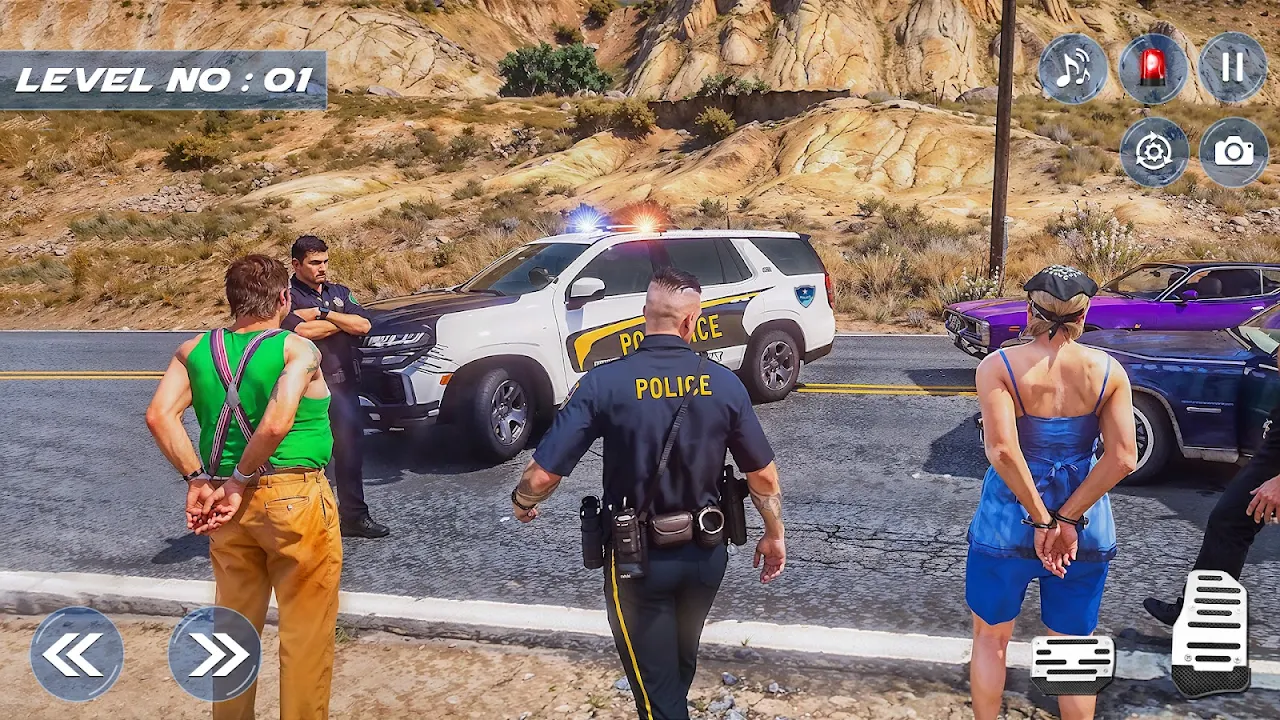Hit the brake pedal
The height and width of the screenshot is (720, 1280).
click(x=1072, y=664)
